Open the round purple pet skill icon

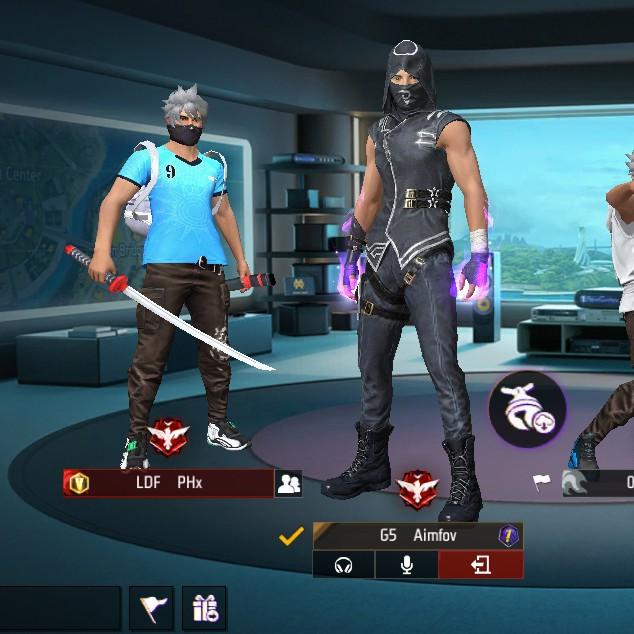pyautogui.click(x=527, y=408)
